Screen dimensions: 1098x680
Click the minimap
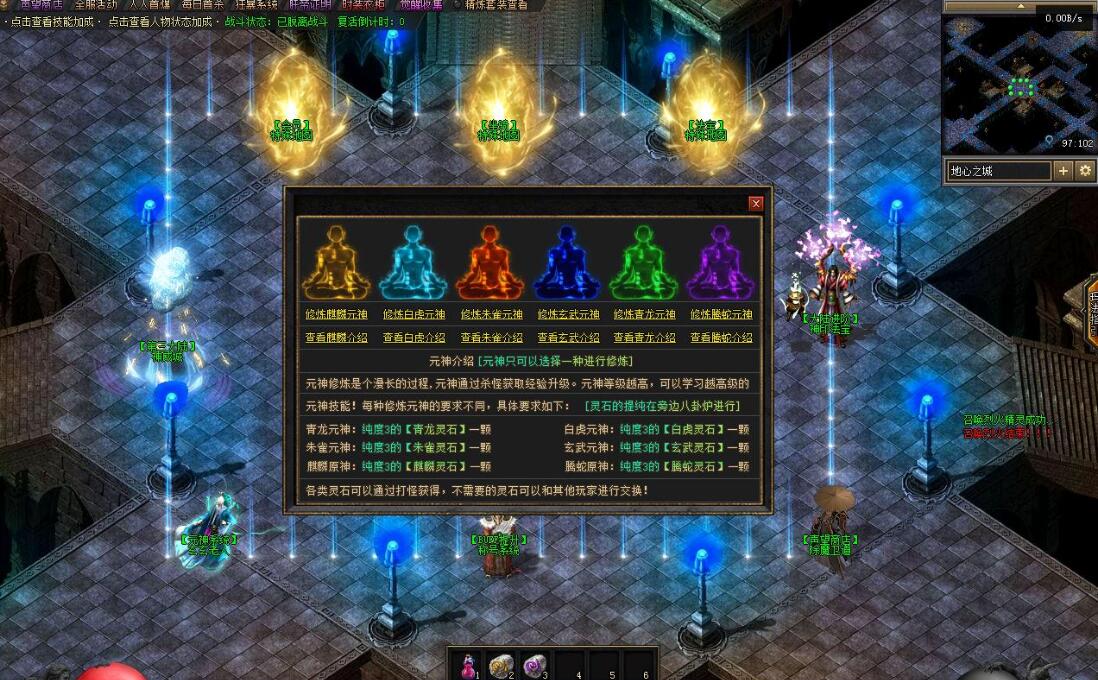click(1018, 85)
